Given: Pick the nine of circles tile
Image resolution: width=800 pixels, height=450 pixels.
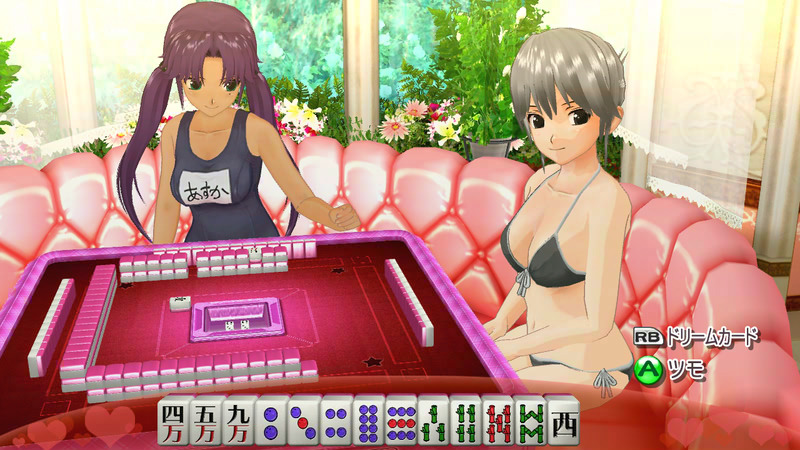Looking at the screenshot, I should [402, 421].
